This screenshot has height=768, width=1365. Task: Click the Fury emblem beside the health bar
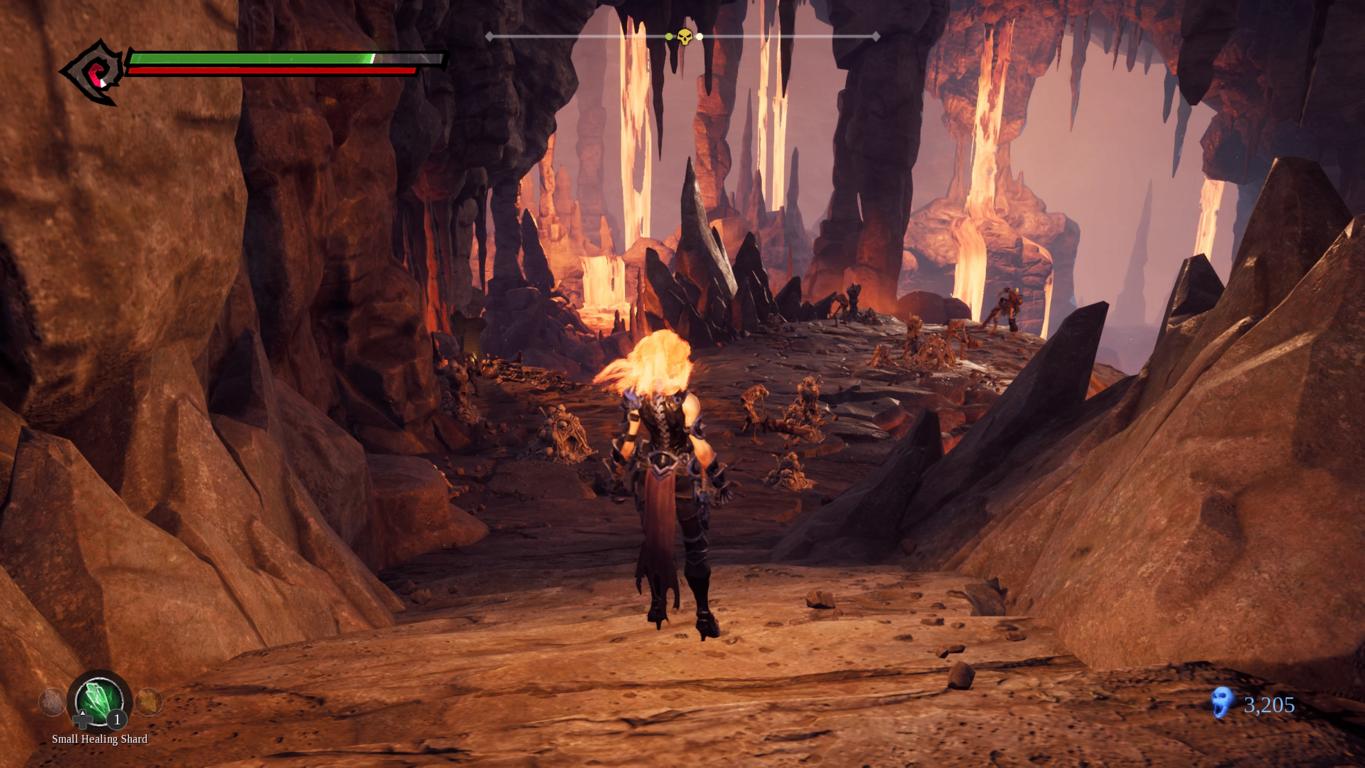pyautogui.click(x=93, y=71)
